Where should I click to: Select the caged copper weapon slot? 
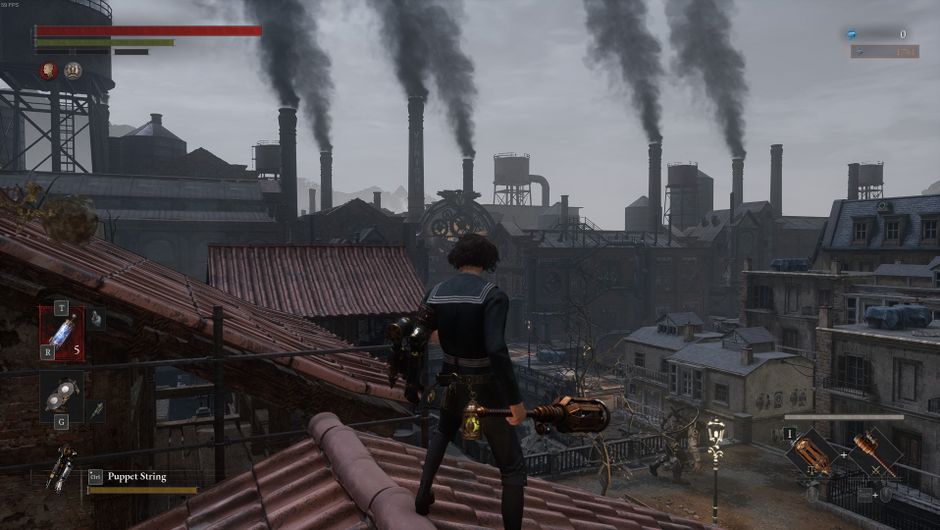811,453
